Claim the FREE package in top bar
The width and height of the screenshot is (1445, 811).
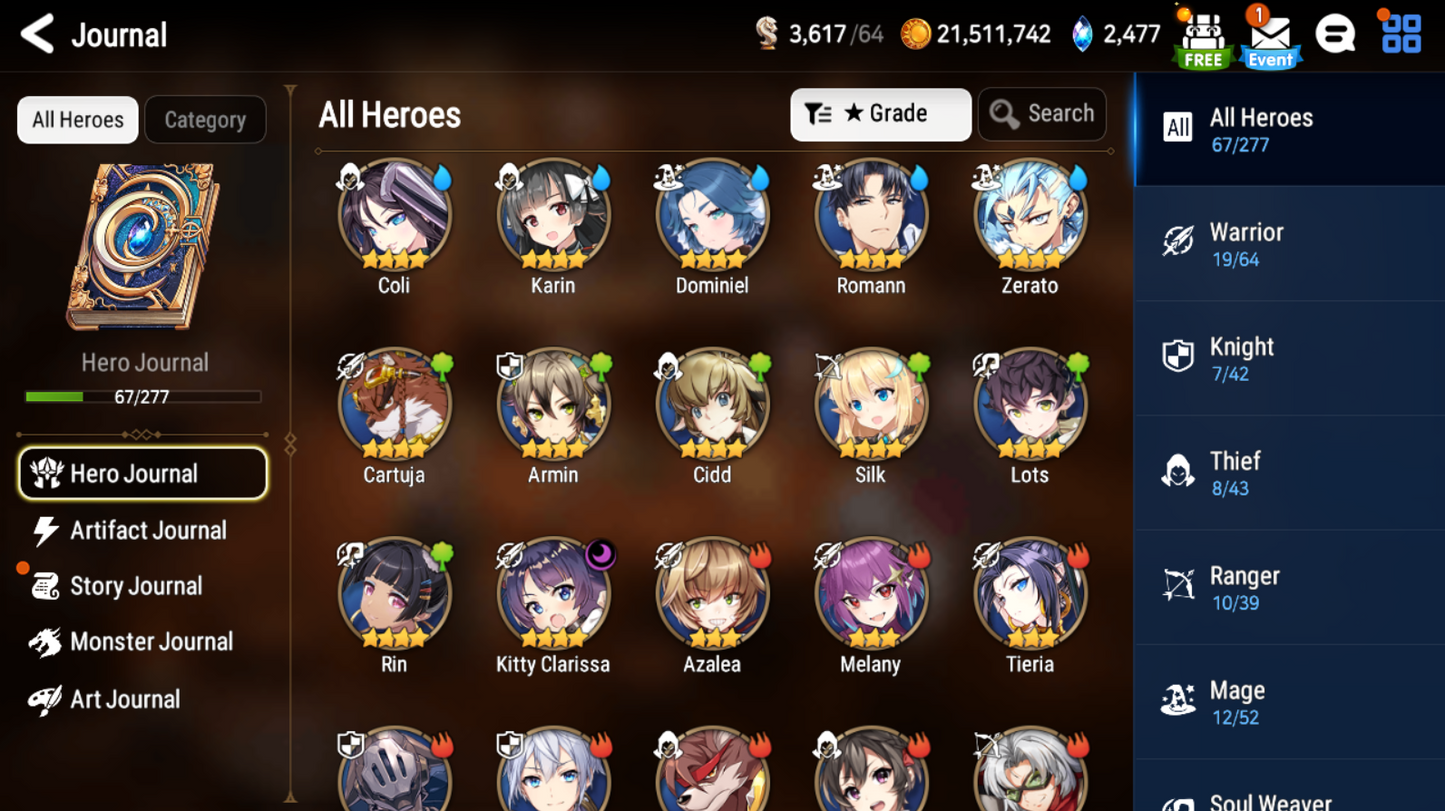(x=1201, y=36)
